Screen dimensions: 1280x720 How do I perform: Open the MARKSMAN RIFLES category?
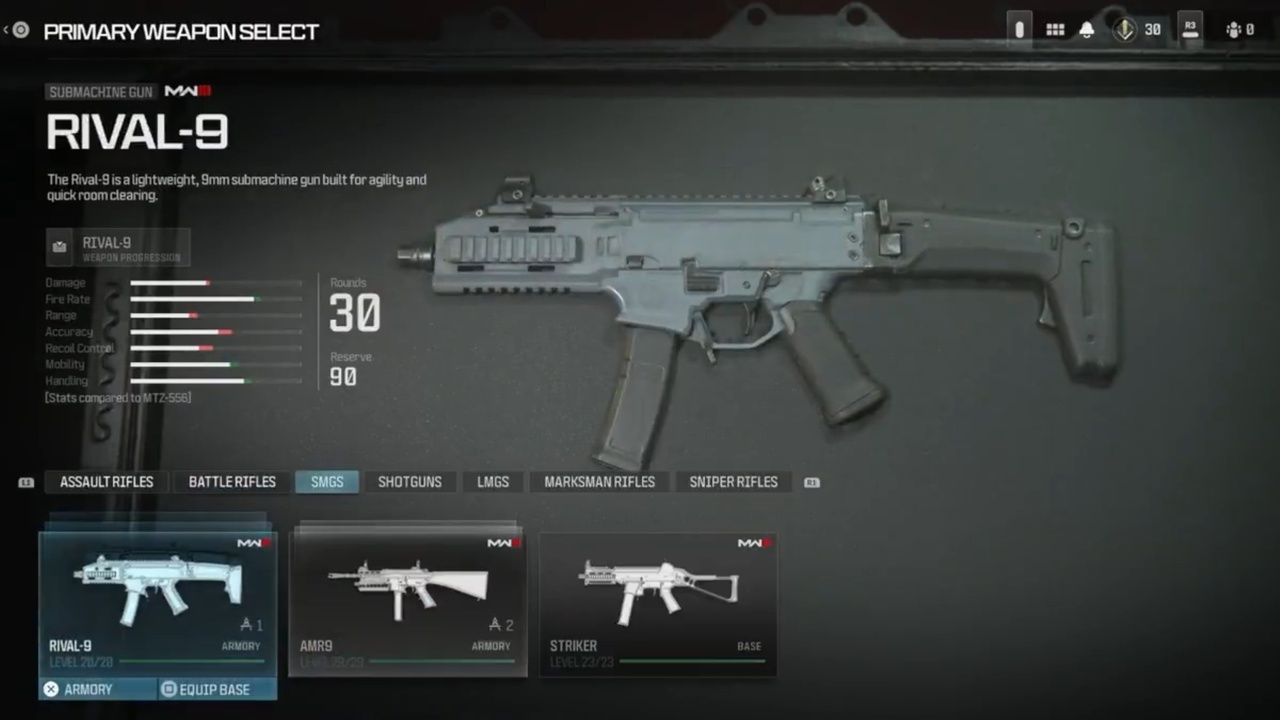pos(599,482)
